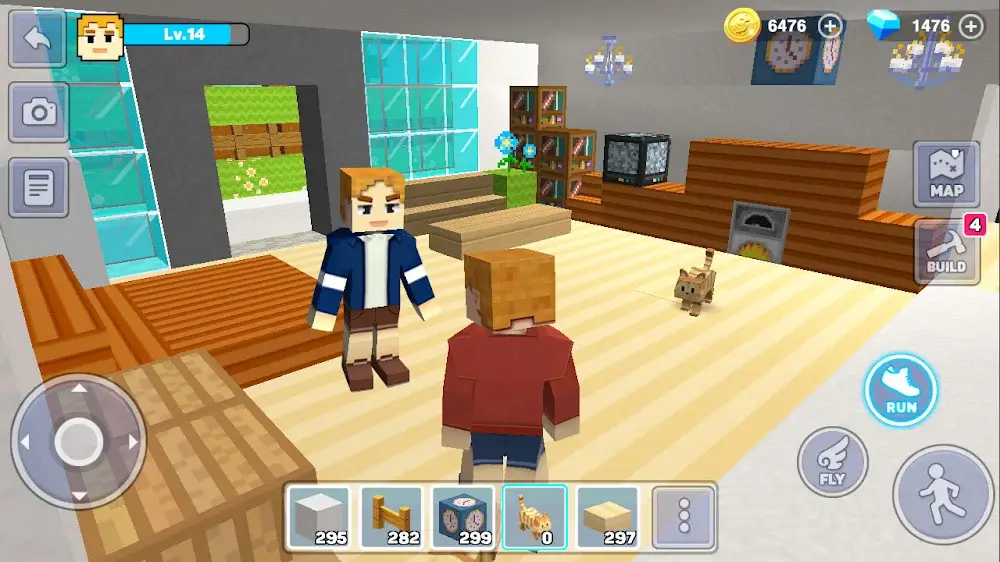Click the player avatar portrait

[99, 37]
